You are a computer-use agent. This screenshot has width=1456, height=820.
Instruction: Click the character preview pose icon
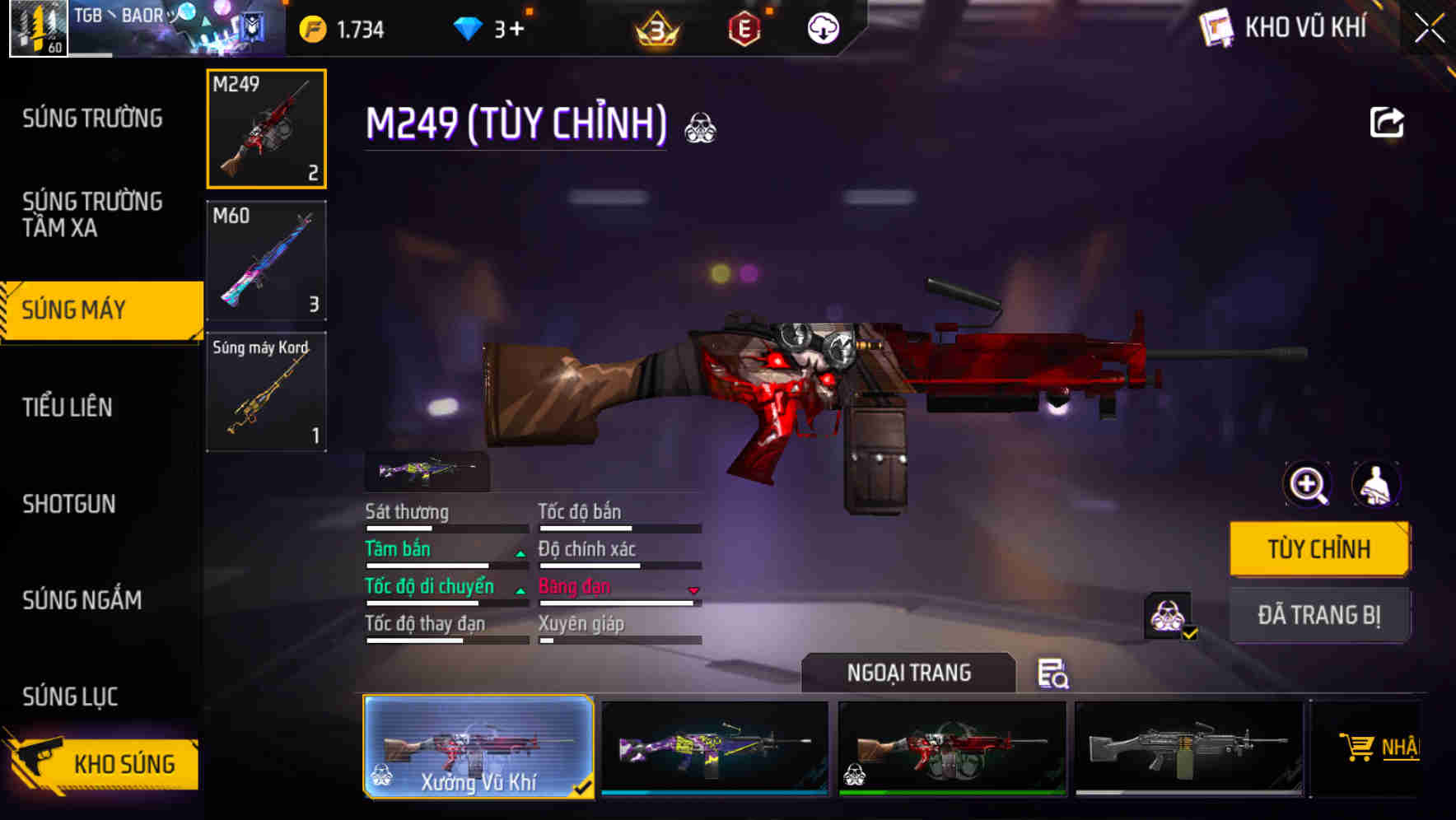1376,484
